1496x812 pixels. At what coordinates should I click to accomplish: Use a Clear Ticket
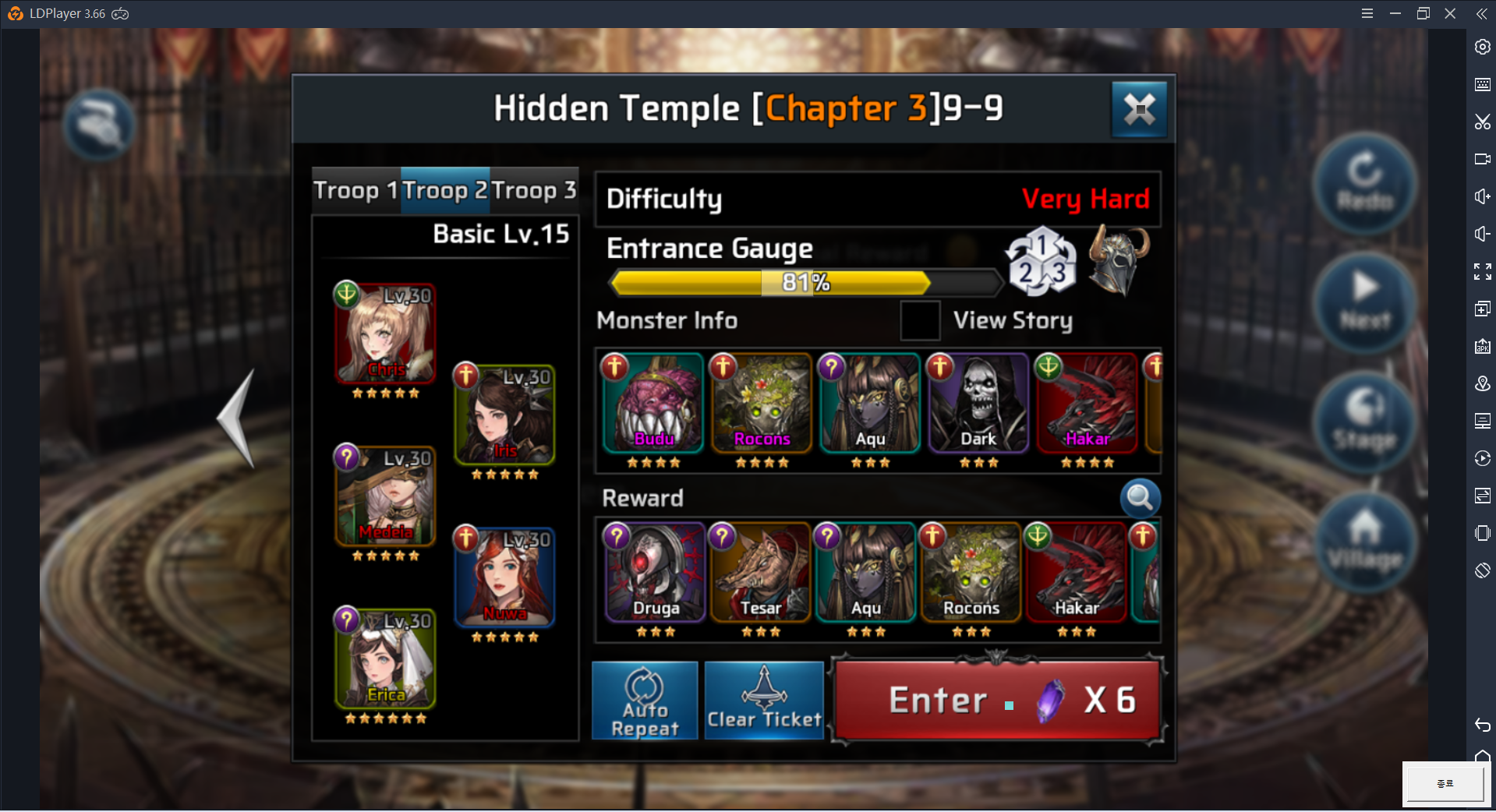tap(764, 701)
